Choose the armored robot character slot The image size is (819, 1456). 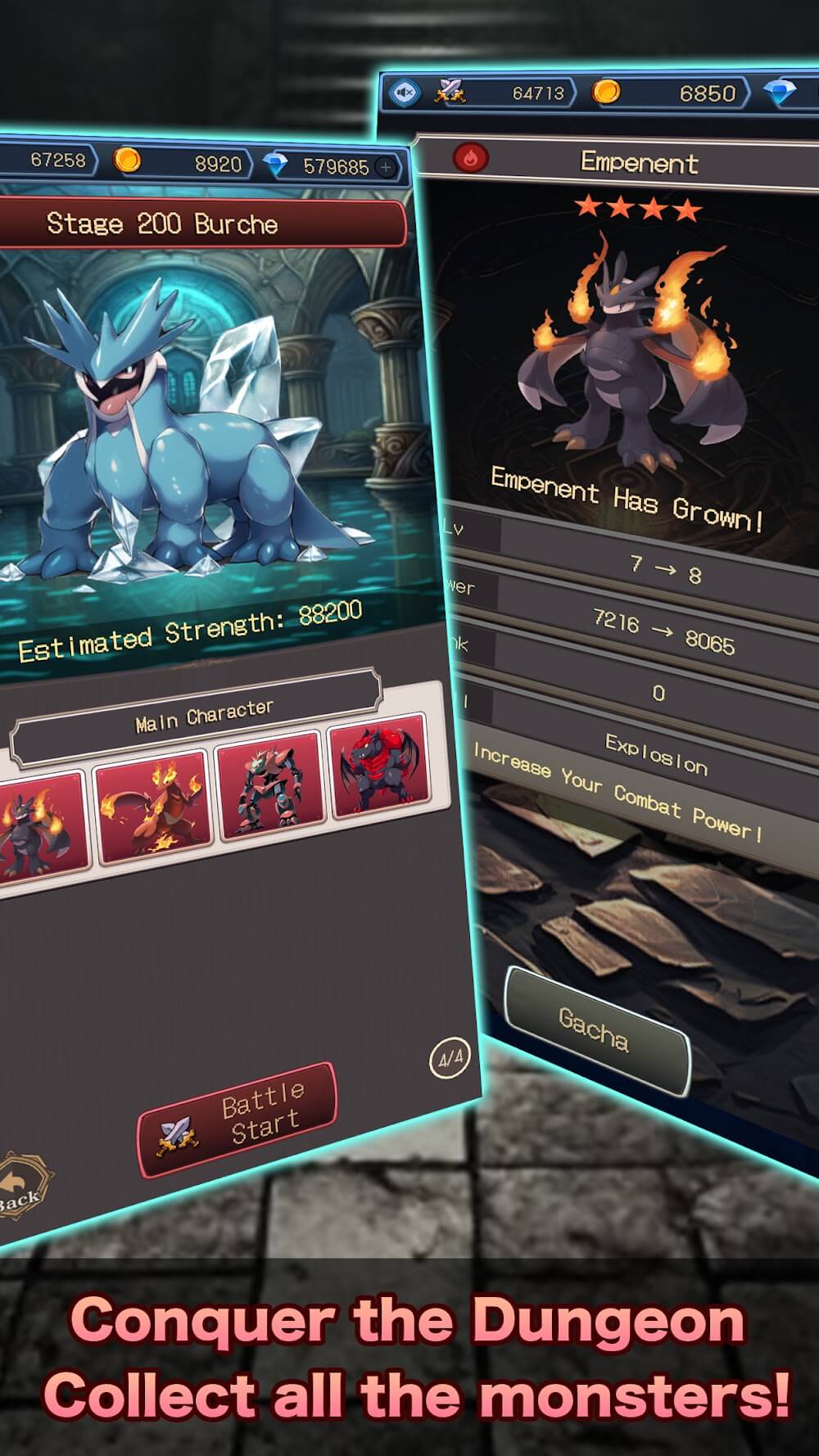(x=267, y=787)
